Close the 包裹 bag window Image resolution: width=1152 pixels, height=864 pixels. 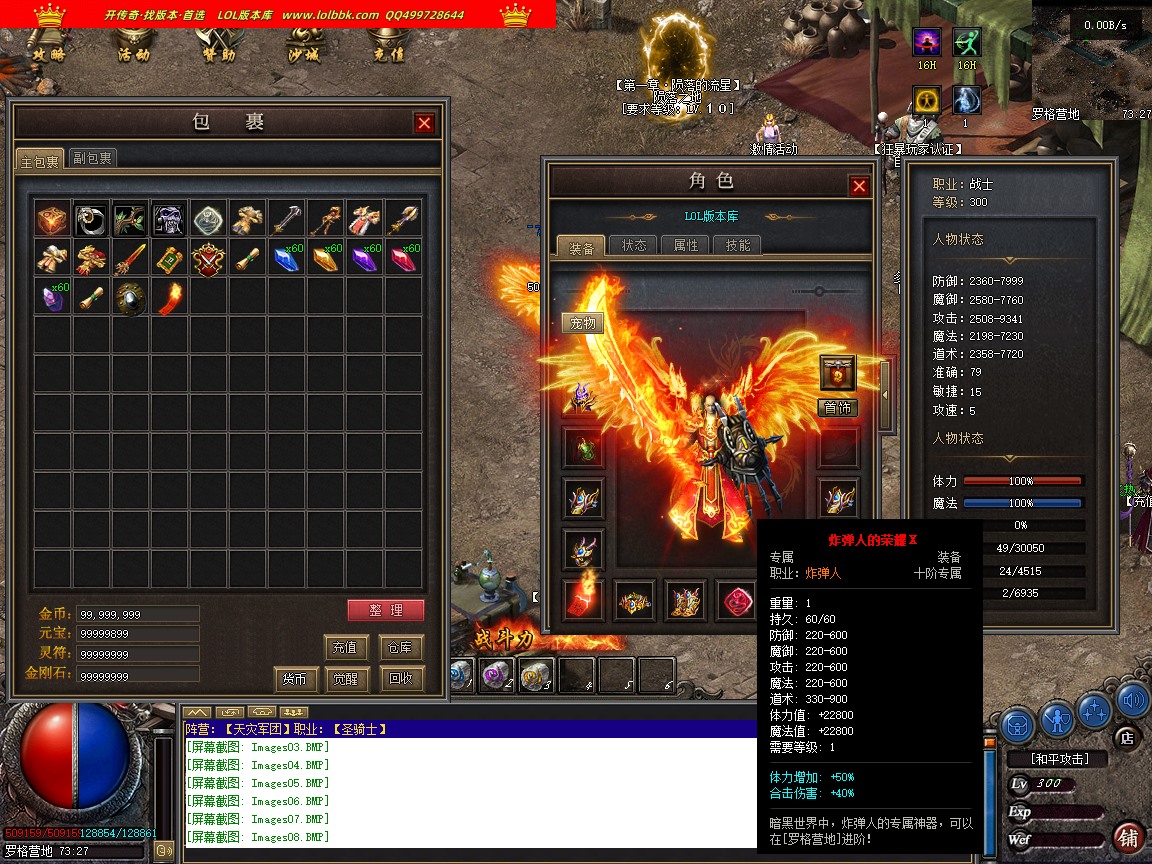click(x=425, y=123)
